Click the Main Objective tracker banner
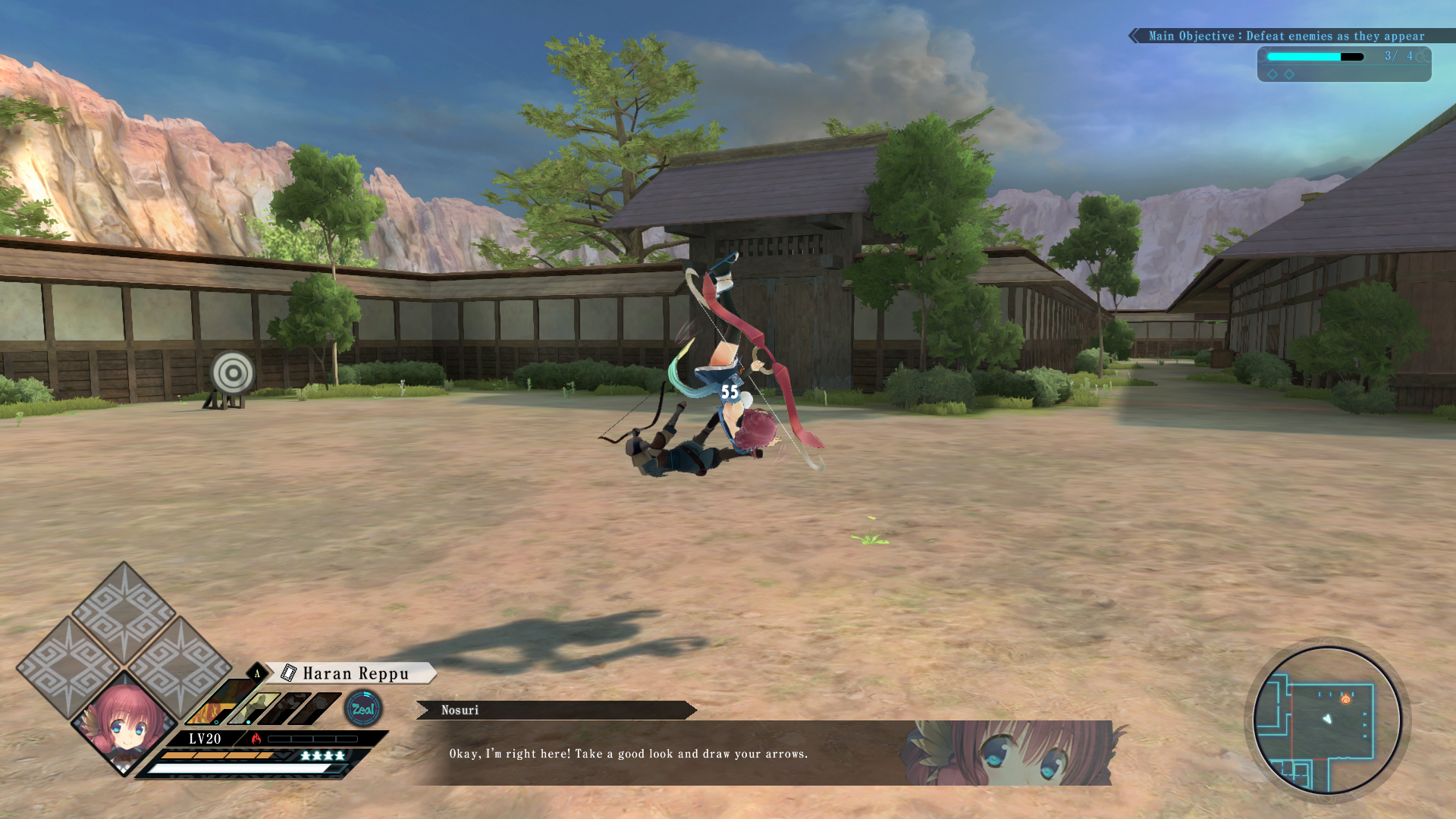Viewport: 1456px width, 819px height. coord(1285,36)
